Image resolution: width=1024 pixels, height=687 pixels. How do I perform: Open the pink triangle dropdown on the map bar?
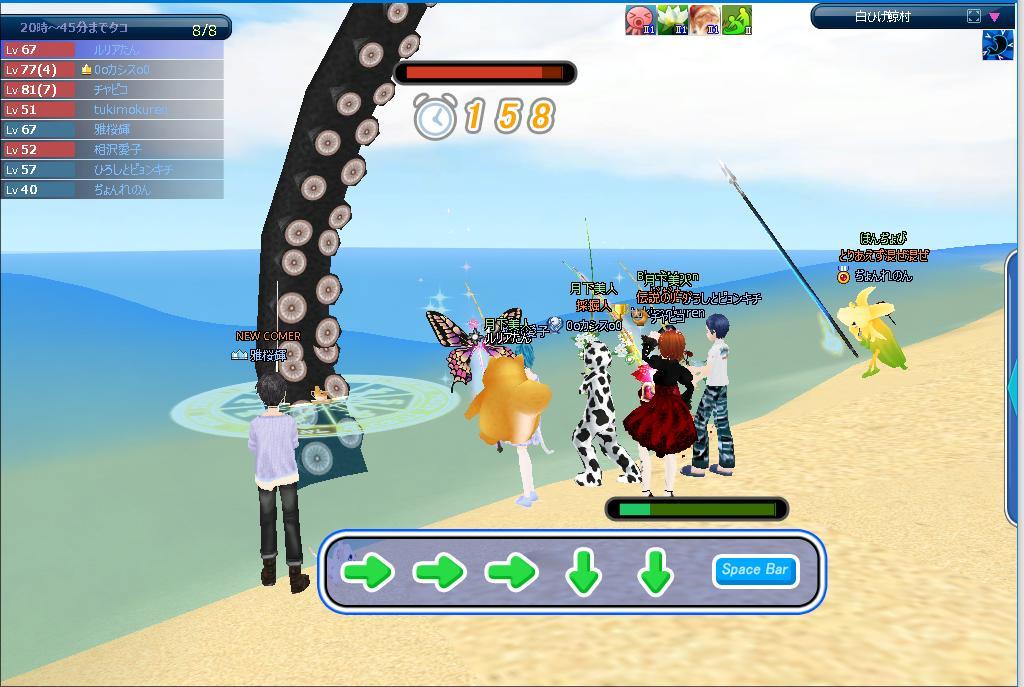(x=994, y=16)
